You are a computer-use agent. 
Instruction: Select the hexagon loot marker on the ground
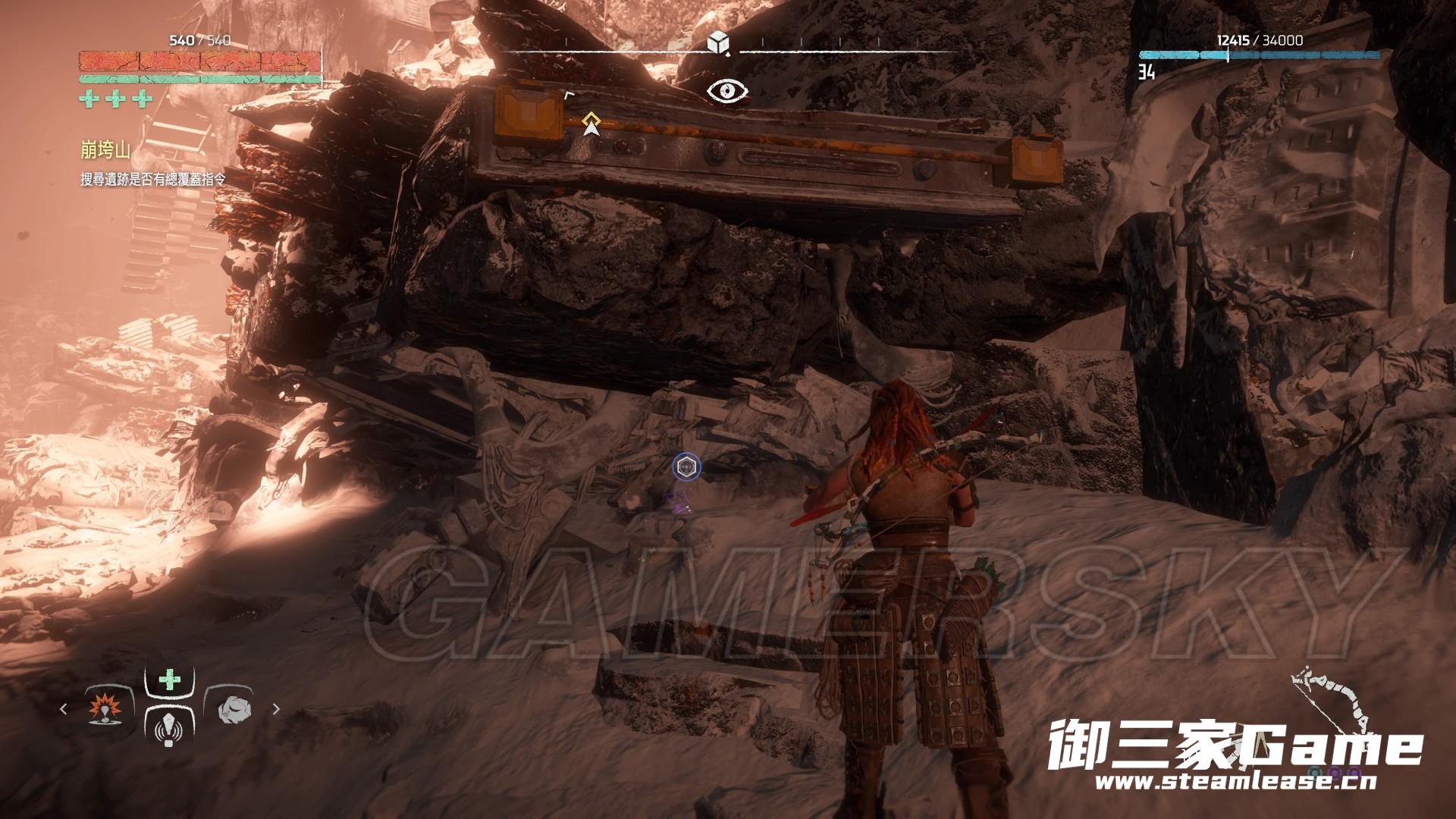[x=686, y=466]
